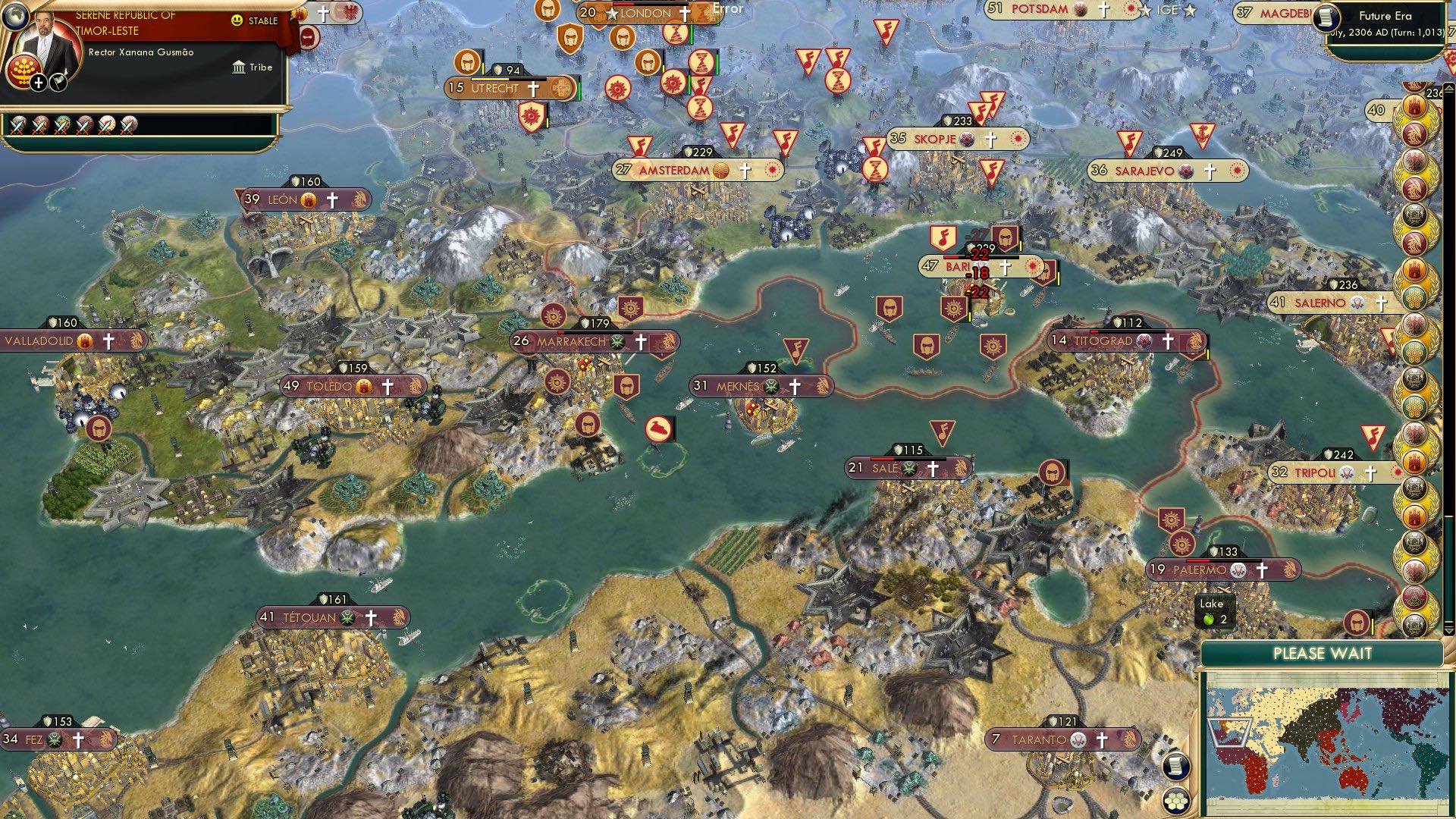This screenshot has width=1456, height=819.
Task: Toggle the STABLE happiness smiley indicator
Action: [237, 20]
